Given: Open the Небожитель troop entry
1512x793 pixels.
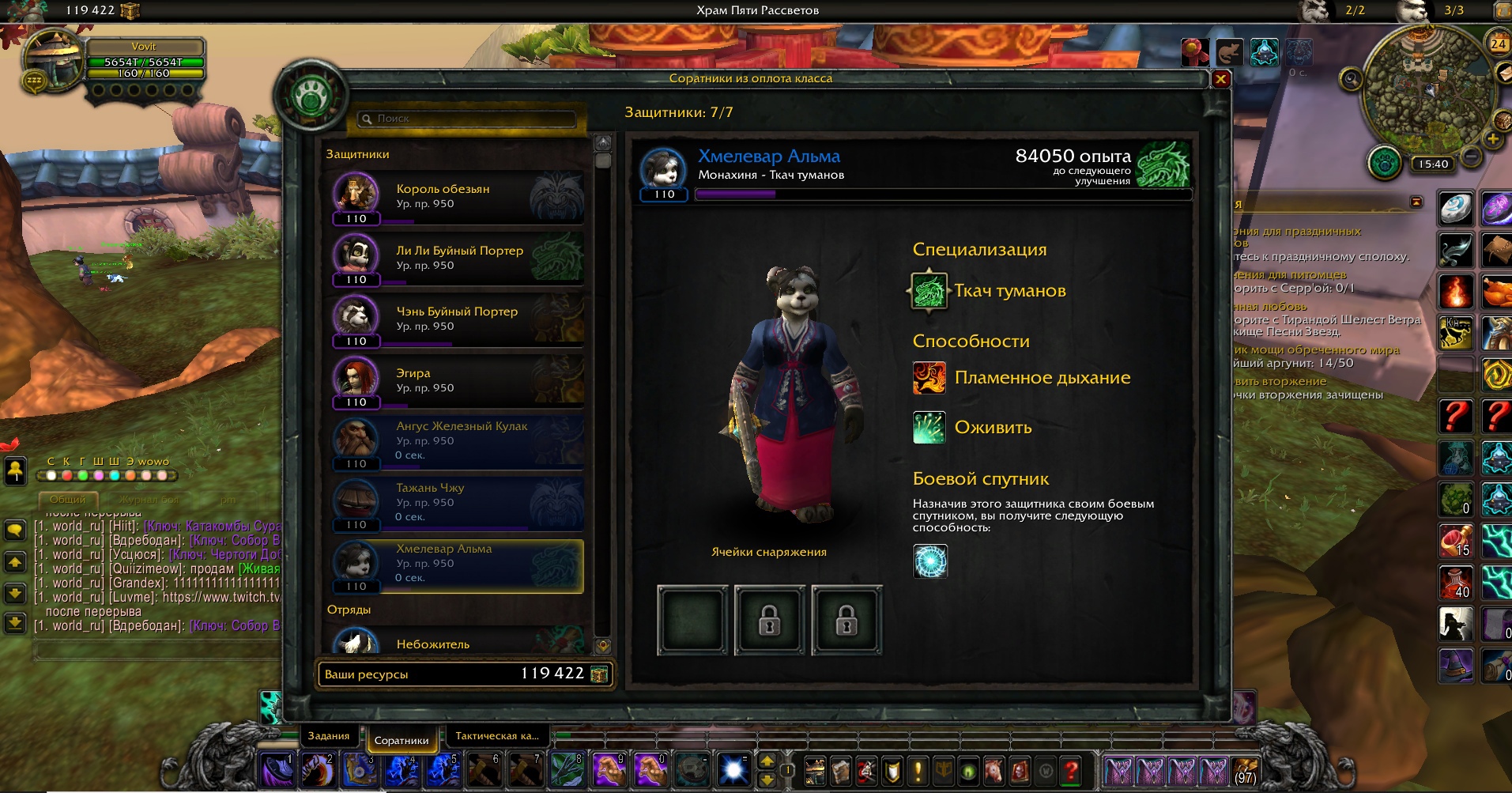Looking at the screenshot, I should [x=458, y=644].
